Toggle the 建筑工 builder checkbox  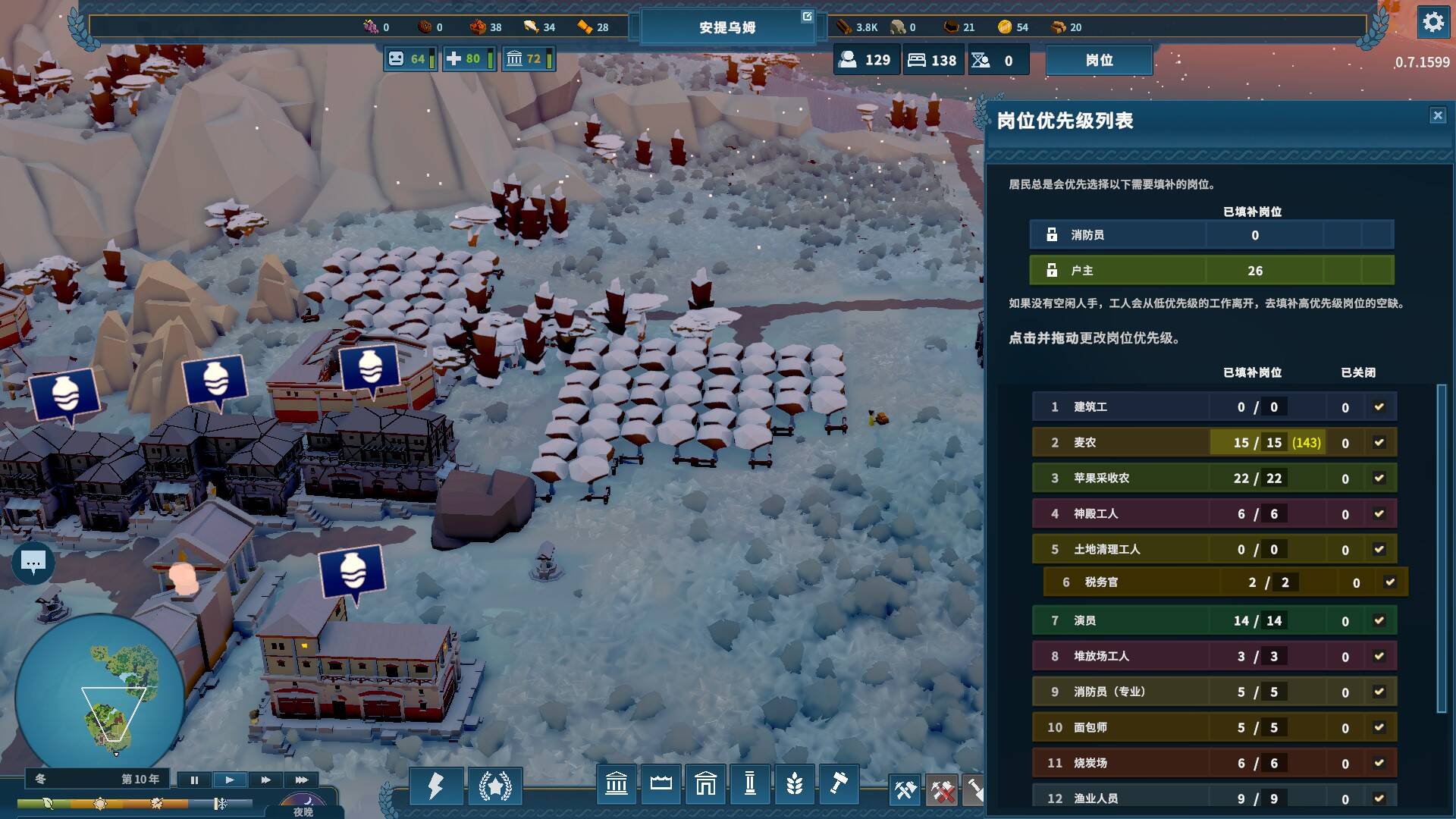(x=1379, y=407)
